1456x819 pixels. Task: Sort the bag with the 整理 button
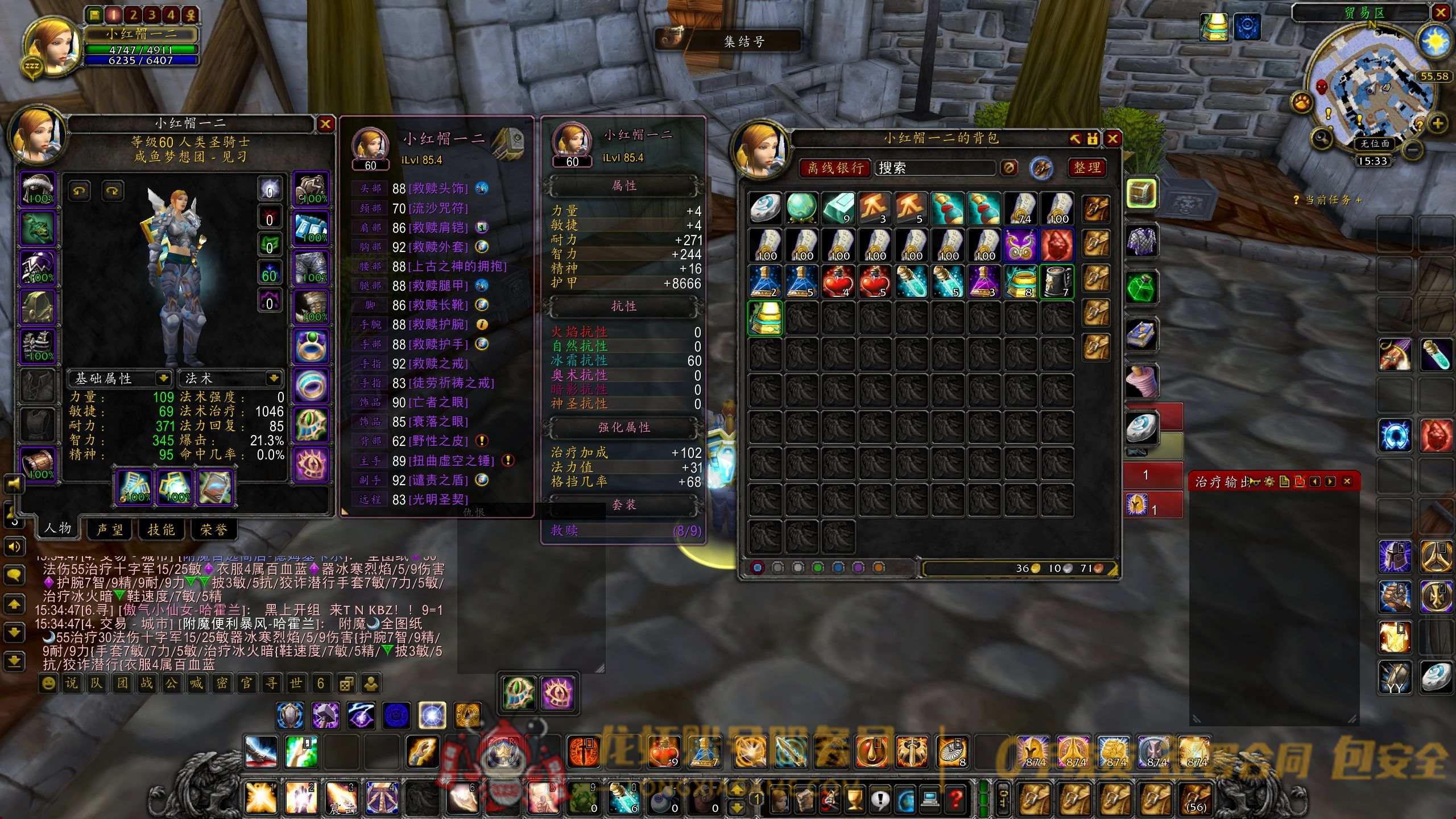[1087, 168]
